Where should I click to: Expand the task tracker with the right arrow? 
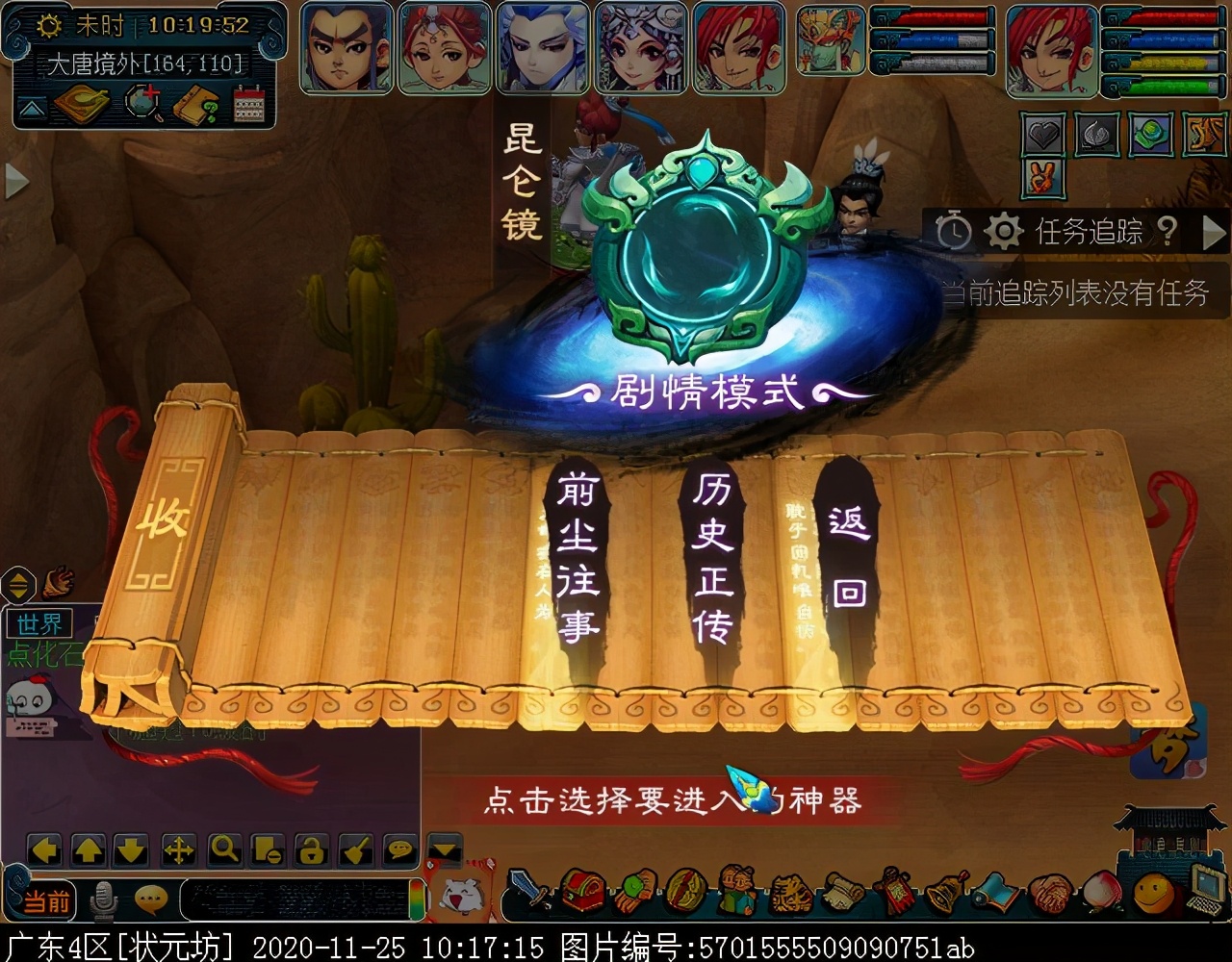pyautogui.click(x=1214, y=231)
